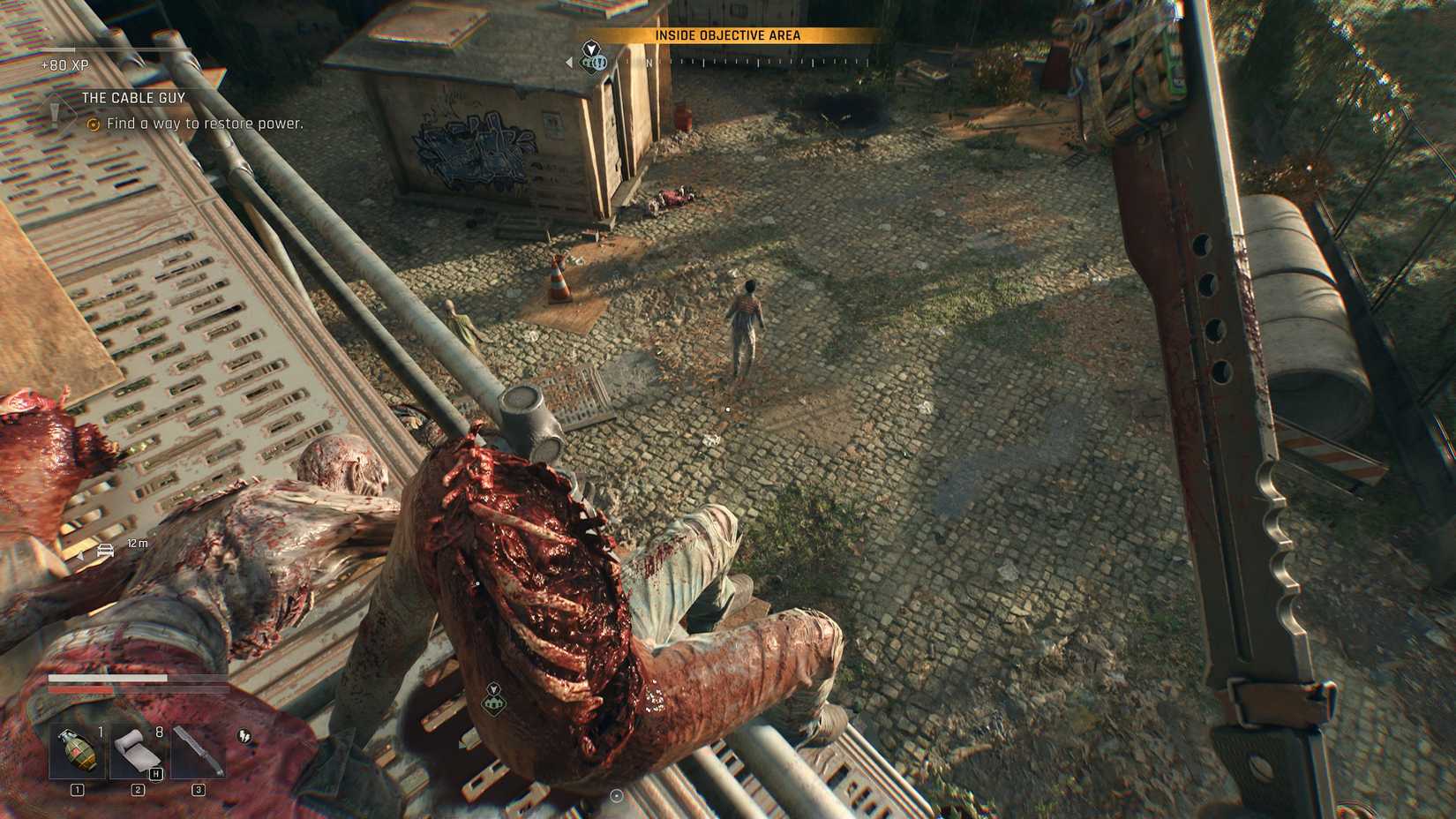Click the car marker showing 12 m
The height and width of the screenshot is (819, 1456).
(x=106, y=551)
